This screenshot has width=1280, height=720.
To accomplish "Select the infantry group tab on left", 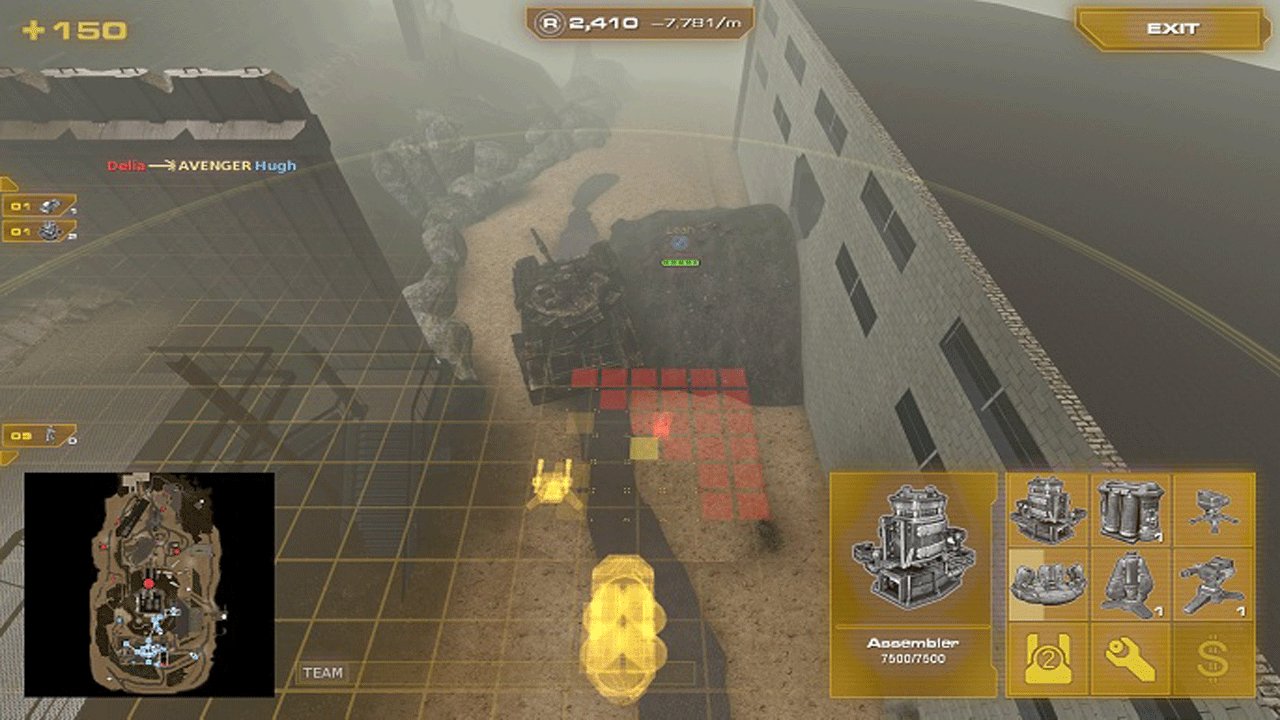I will [40, 436].
